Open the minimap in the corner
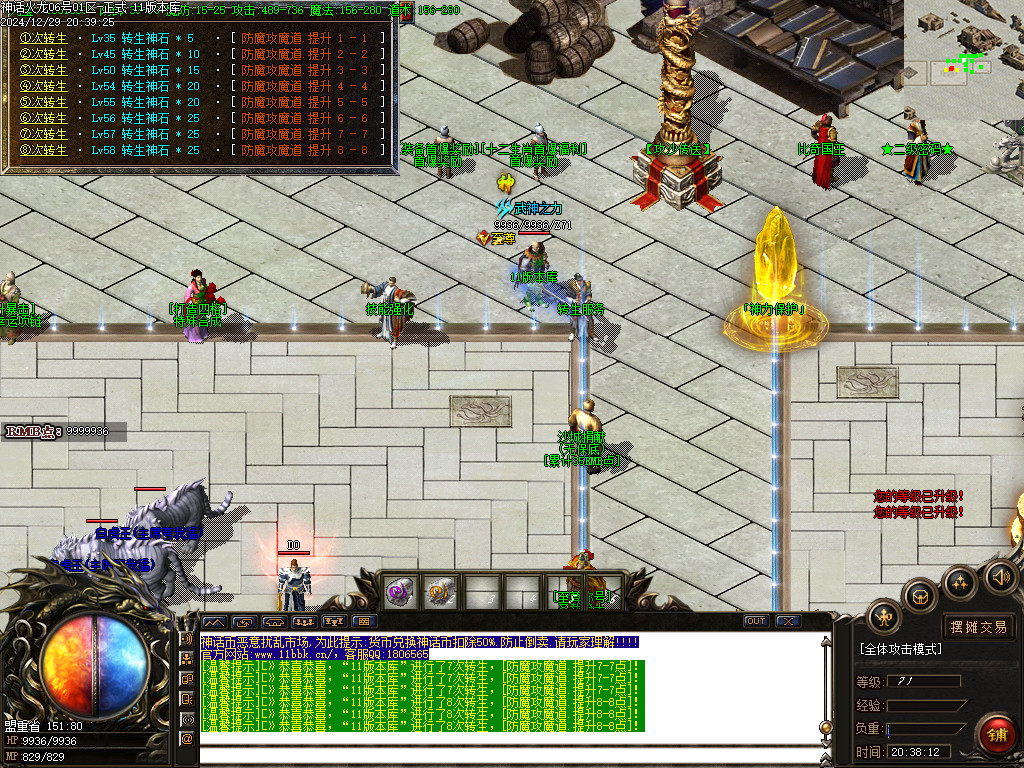 (x=964, y=42)
